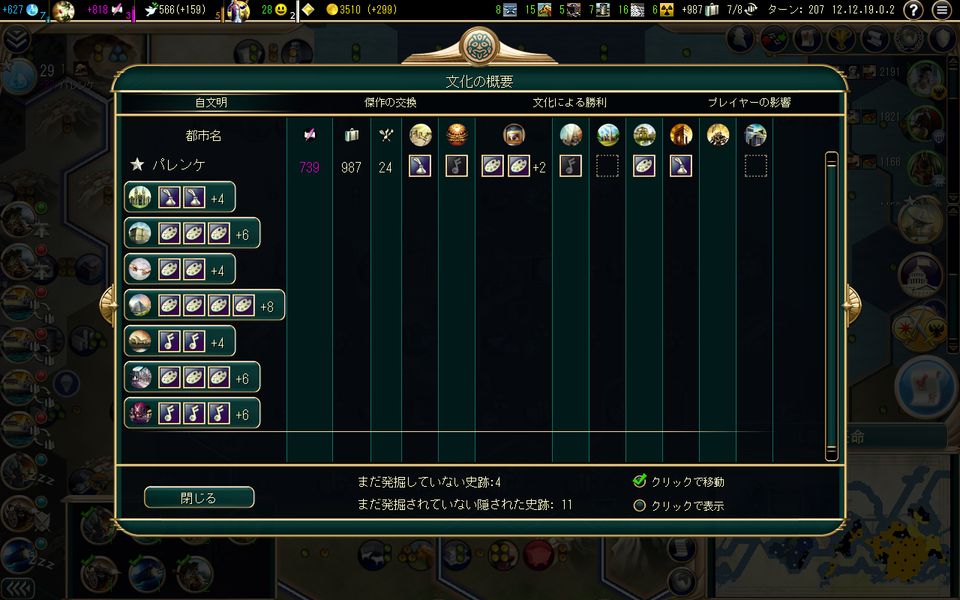Select the three-music-note row with +6 bonus
Viewport: 960px width, 600px height.
click(x=192, y=414)
